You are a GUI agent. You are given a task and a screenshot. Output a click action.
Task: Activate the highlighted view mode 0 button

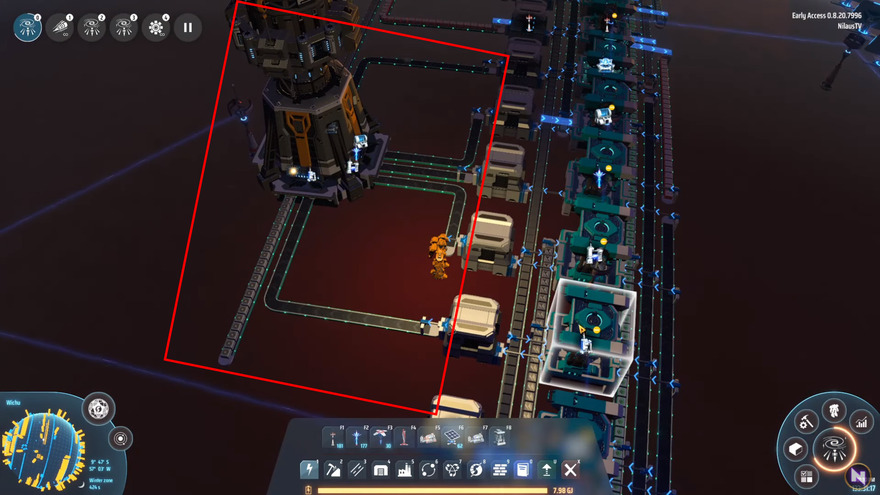coord(28,28)
